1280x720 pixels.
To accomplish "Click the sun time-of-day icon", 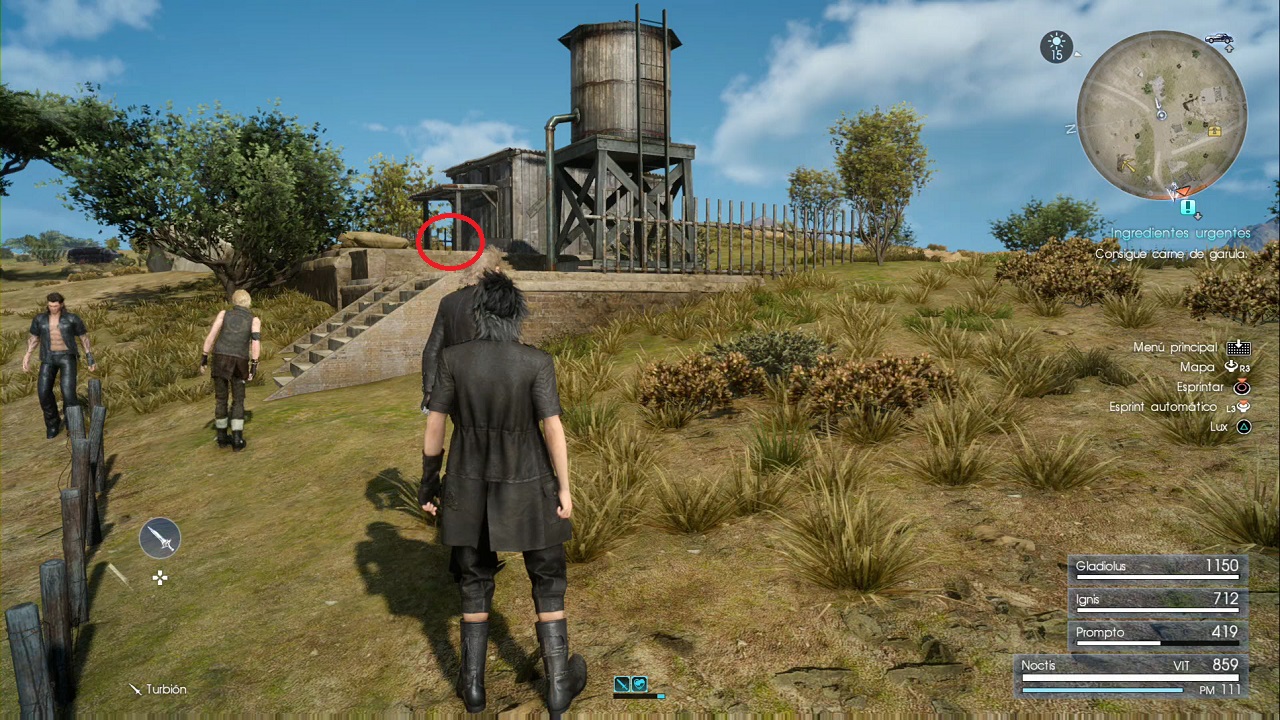I will [x=1056, y=47].
